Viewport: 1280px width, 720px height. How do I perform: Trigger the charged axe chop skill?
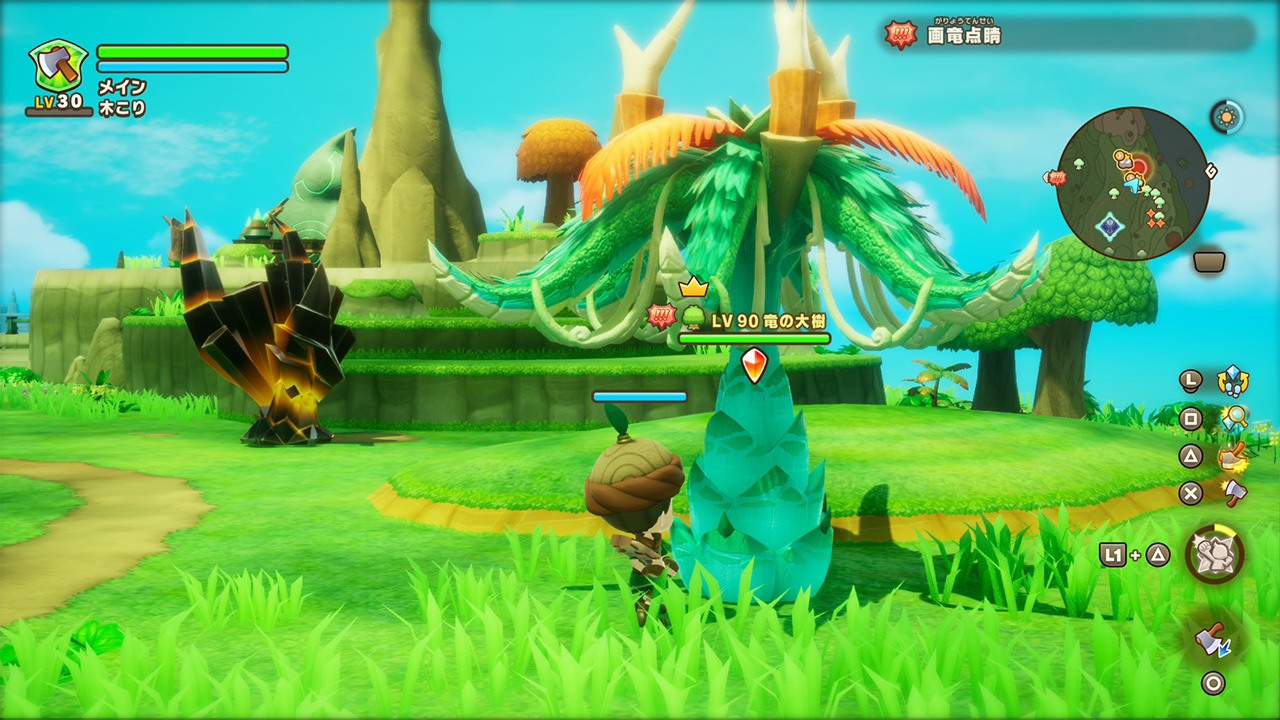click(x=1233, y=456)
